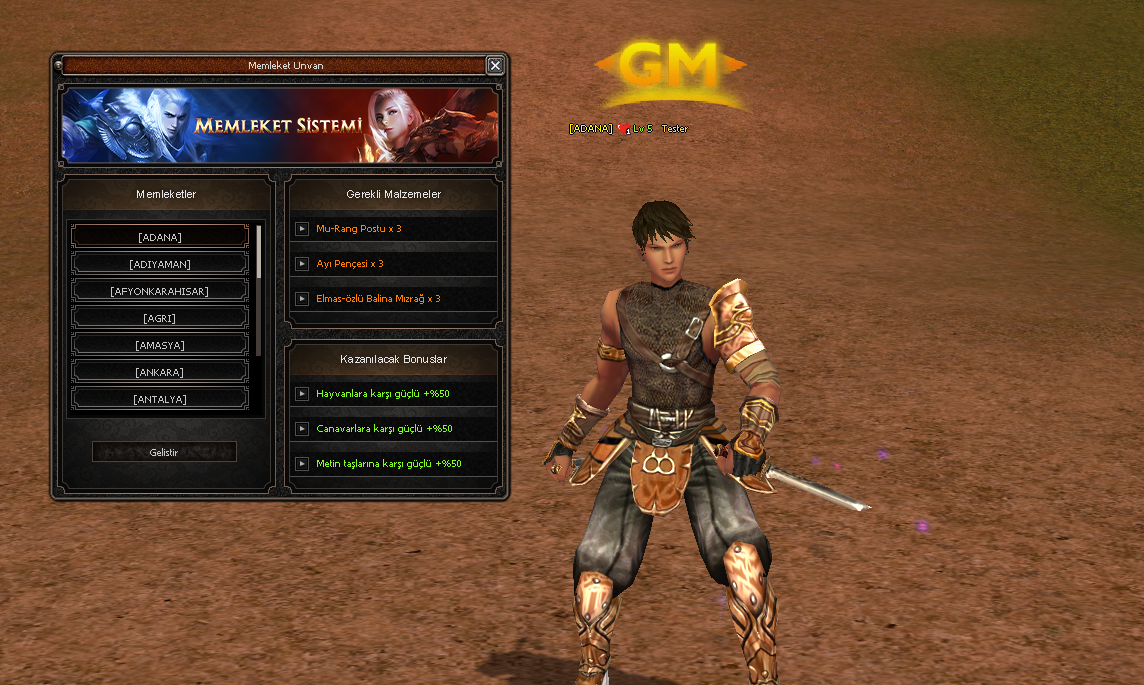Select ADANA from the Memleketler list
The width and height of the screenshot is (1144, 685).
pyautogui.click(x=160, y=237)
